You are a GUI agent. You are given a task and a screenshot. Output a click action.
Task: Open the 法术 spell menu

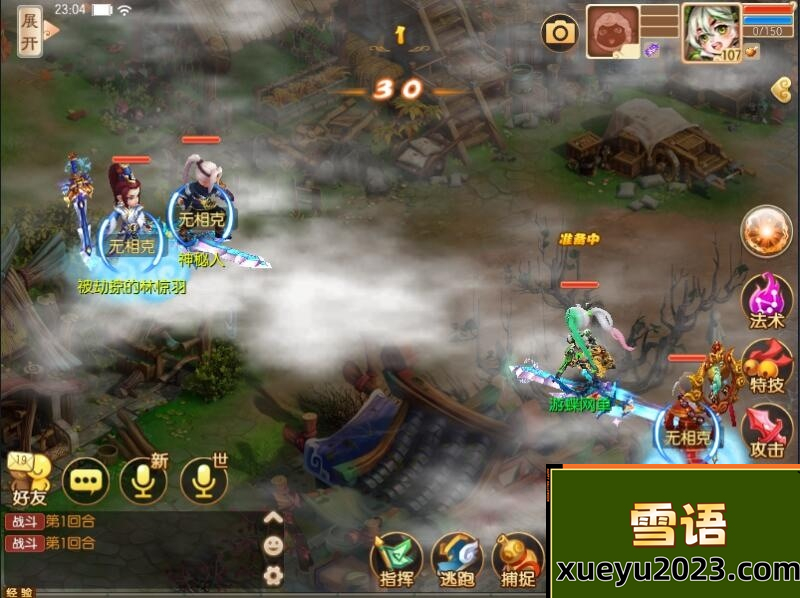[766, 300]
